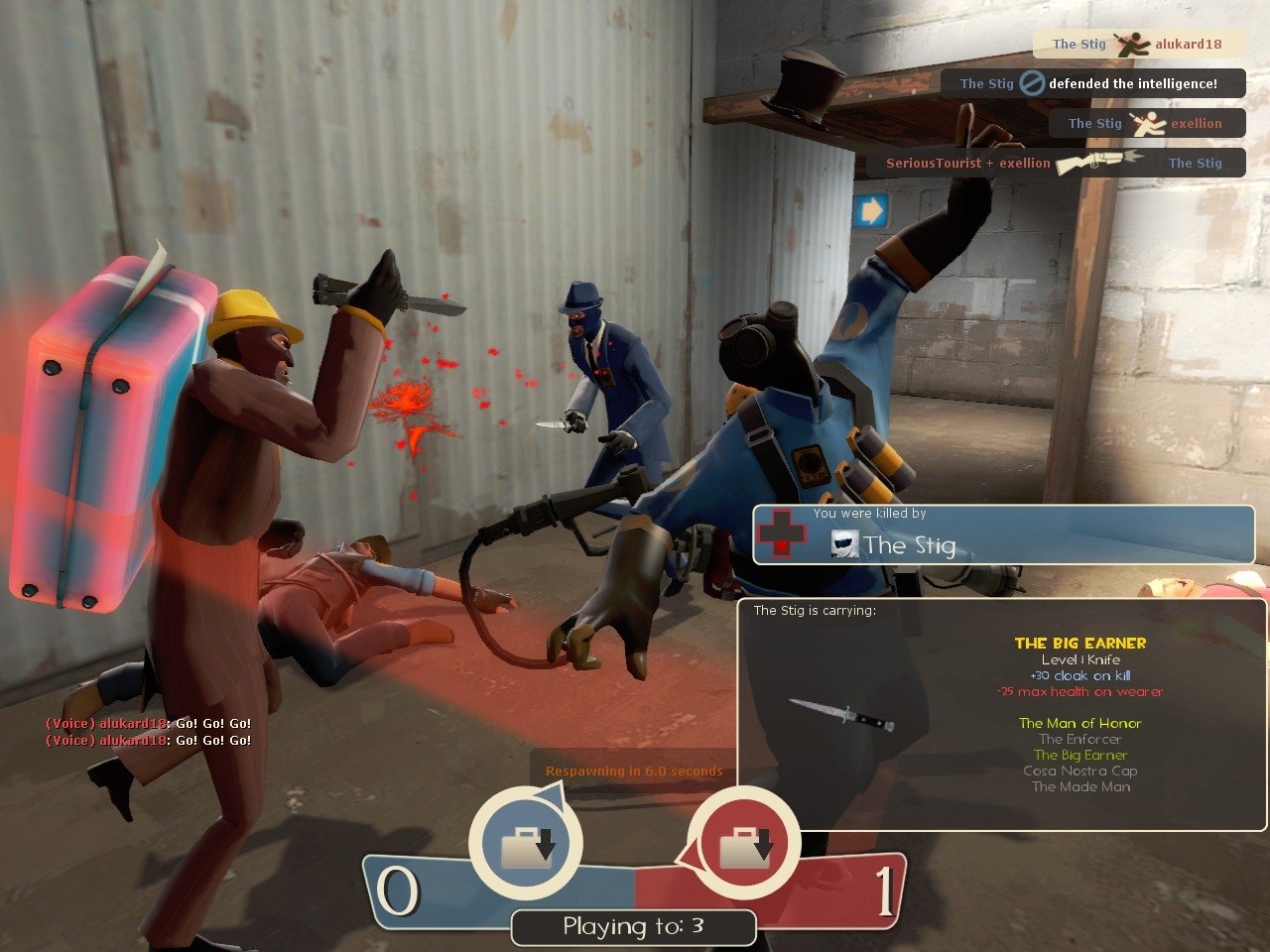Click the 'defended the intelligence!' feed notice

point(1092,83)
